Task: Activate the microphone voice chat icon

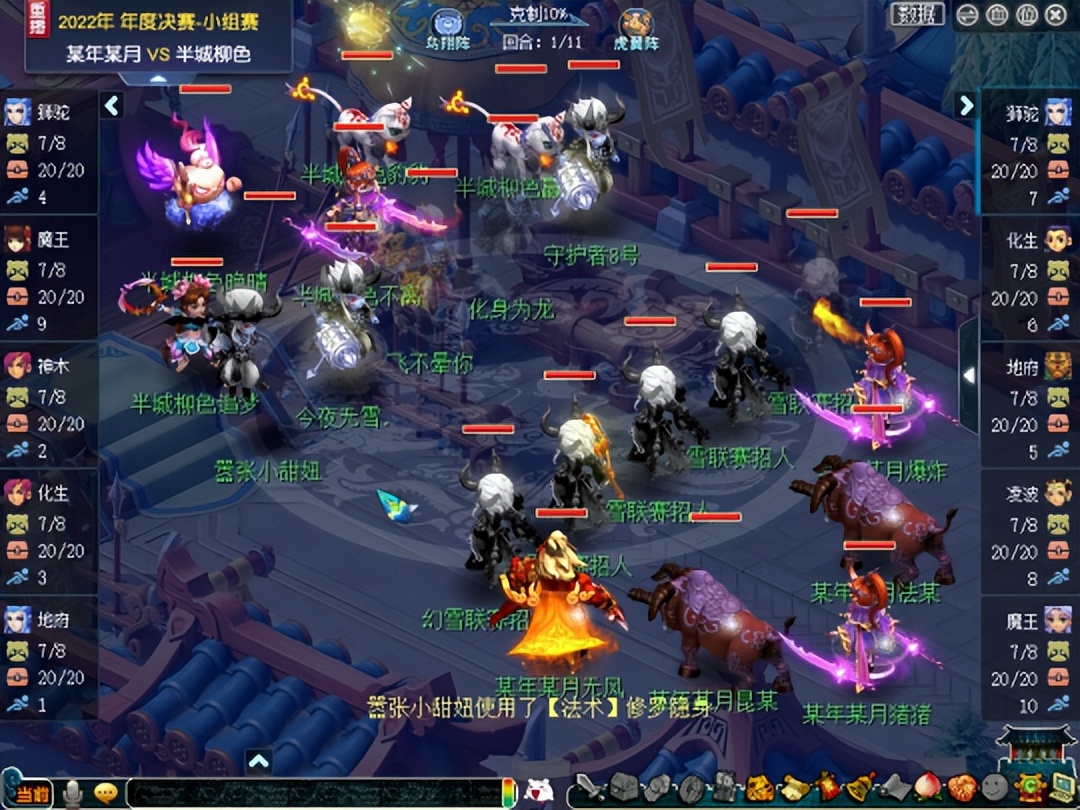Action: point(73,793)
